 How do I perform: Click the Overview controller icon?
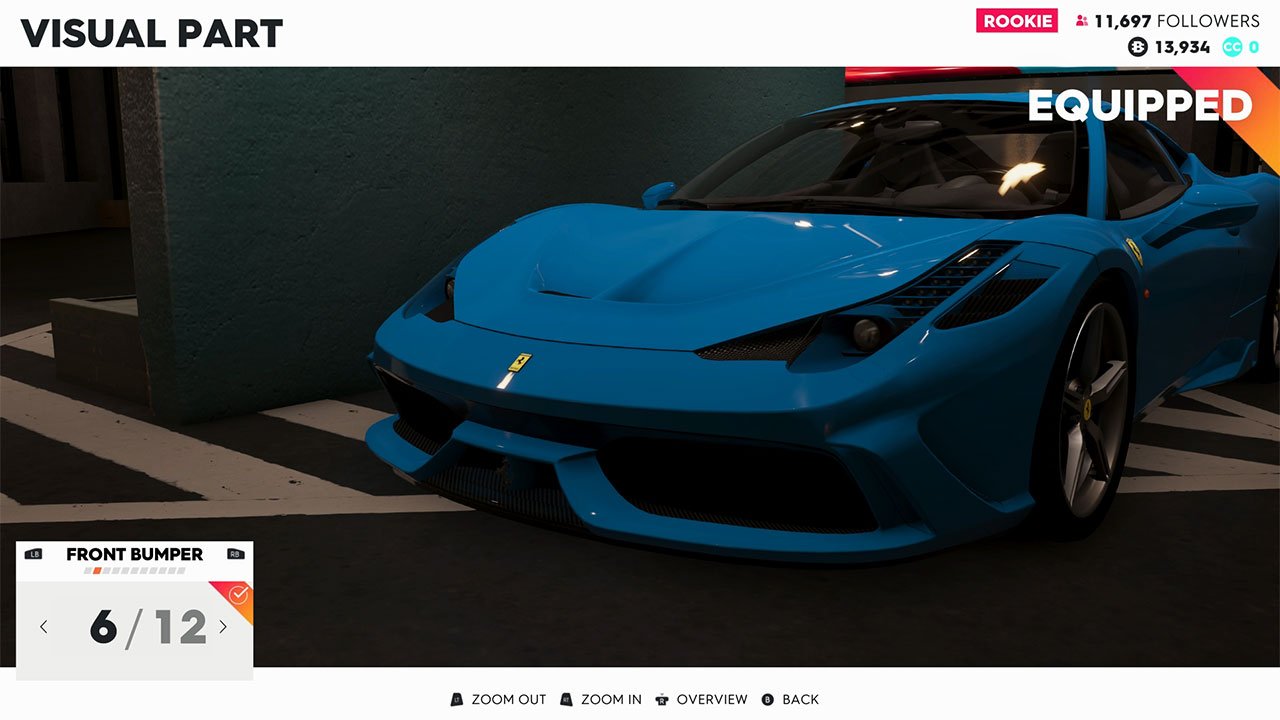point(660,699)
